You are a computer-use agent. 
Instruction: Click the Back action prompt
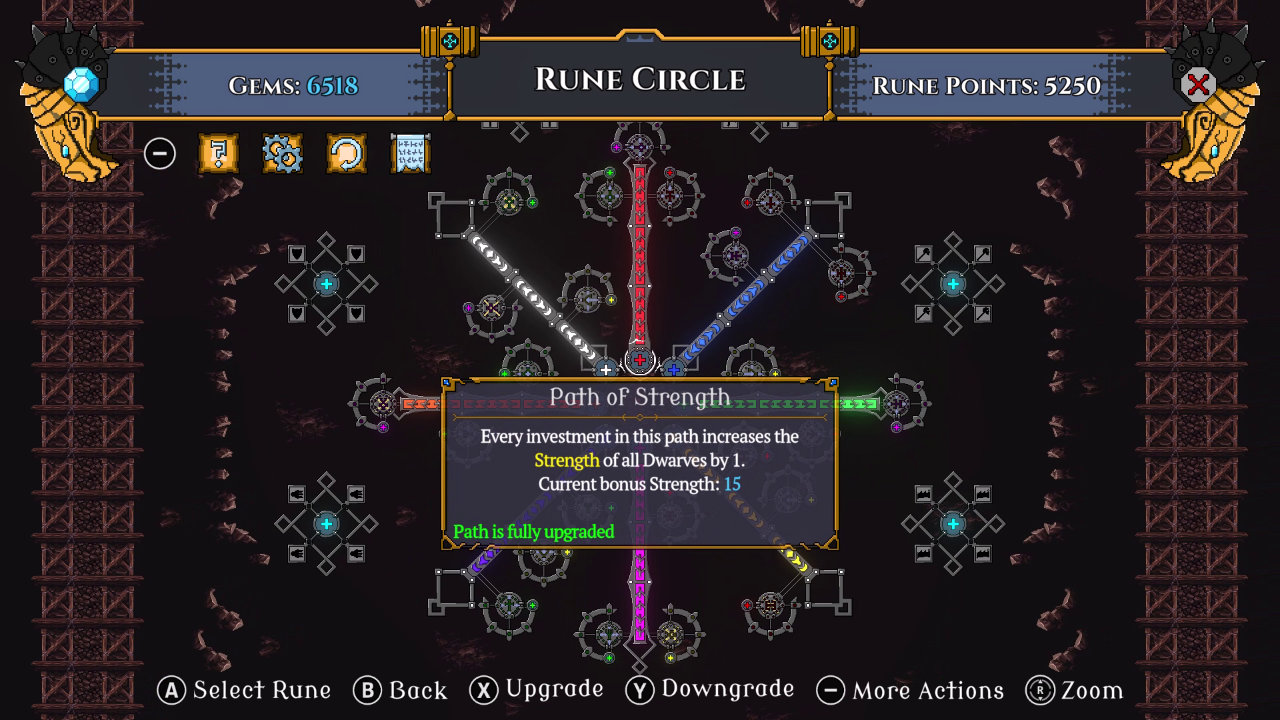(x=400, y=690)
